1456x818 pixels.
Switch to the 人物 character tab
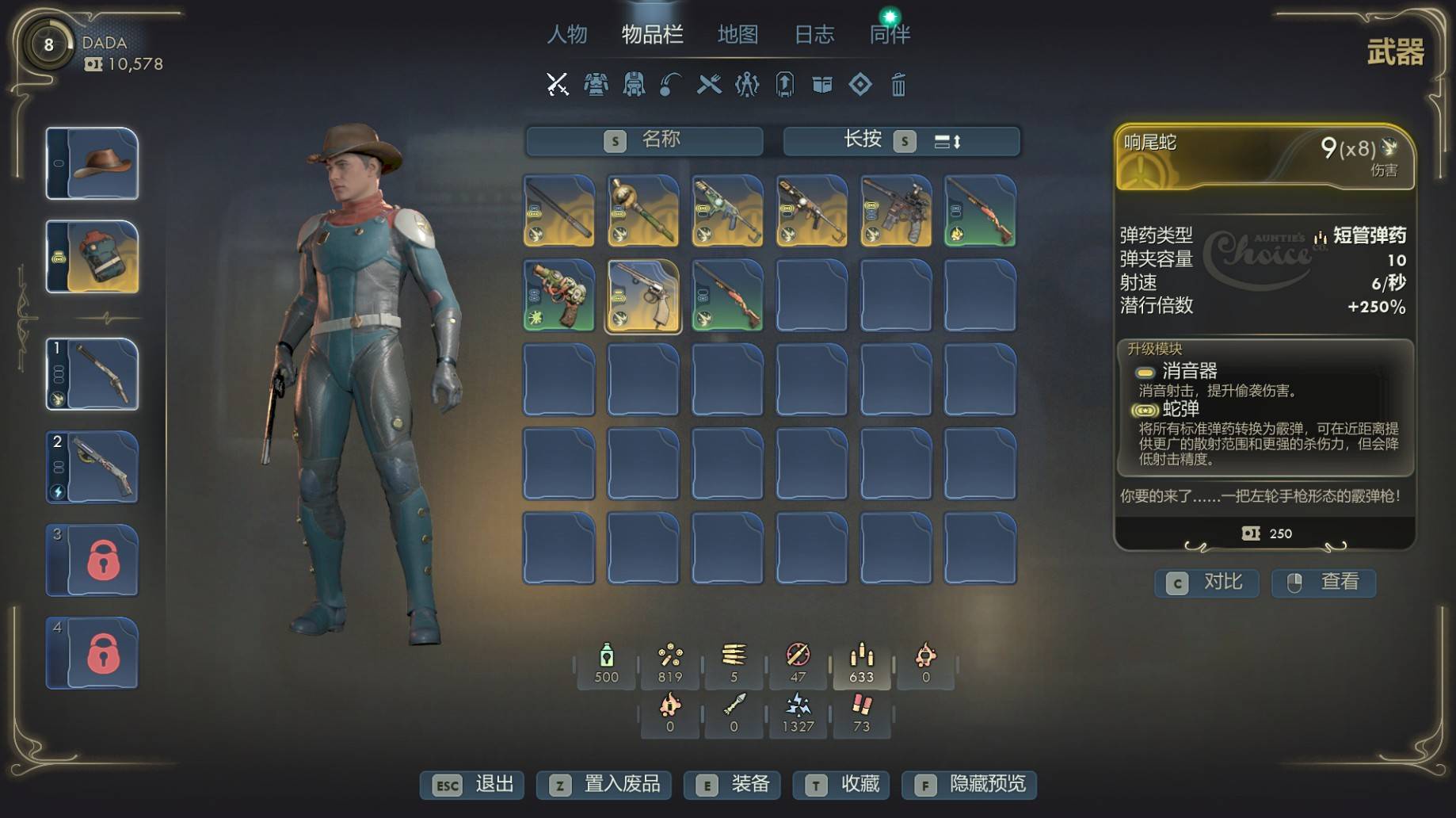567,35
